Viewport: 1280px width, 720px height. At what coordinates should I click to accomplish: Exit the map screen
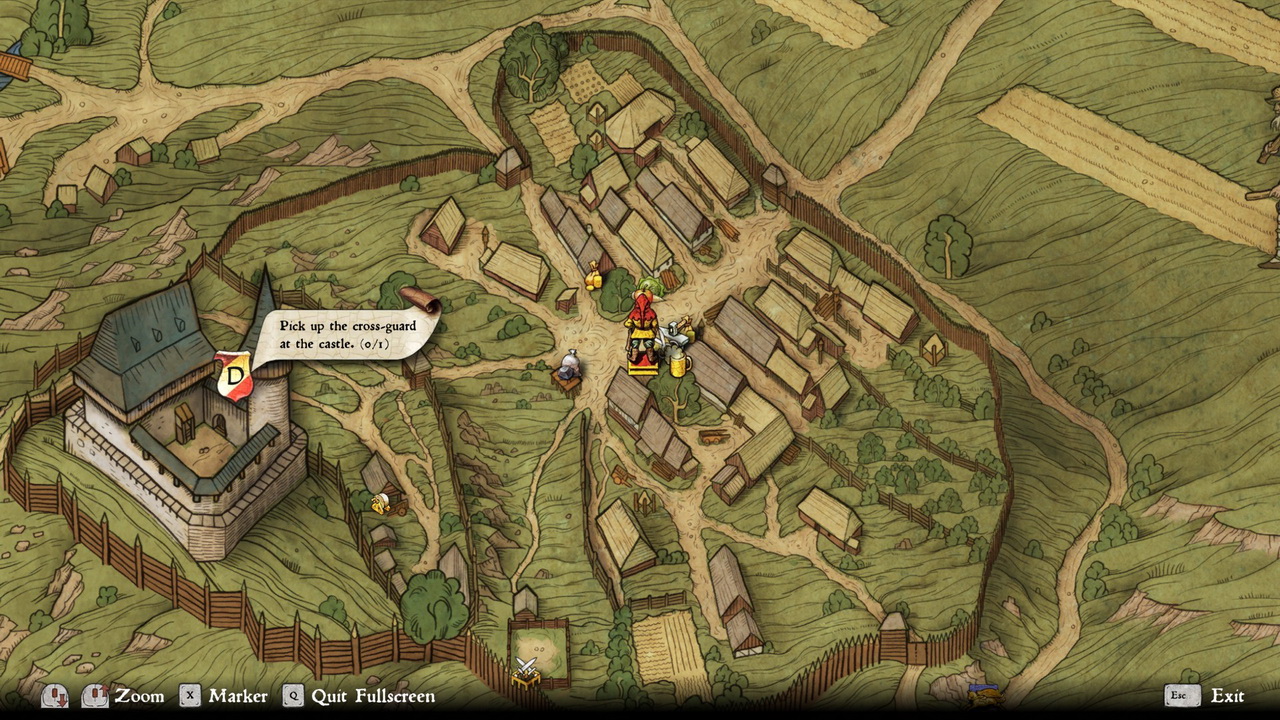1227,696
